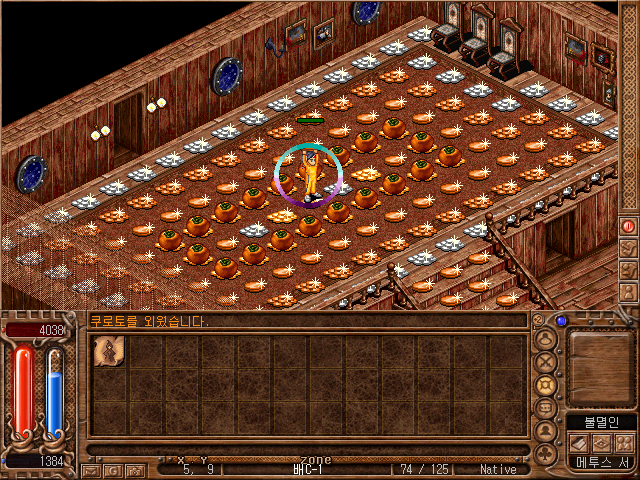
Task: Open the group of people icon button
Action: click(623, 443)
